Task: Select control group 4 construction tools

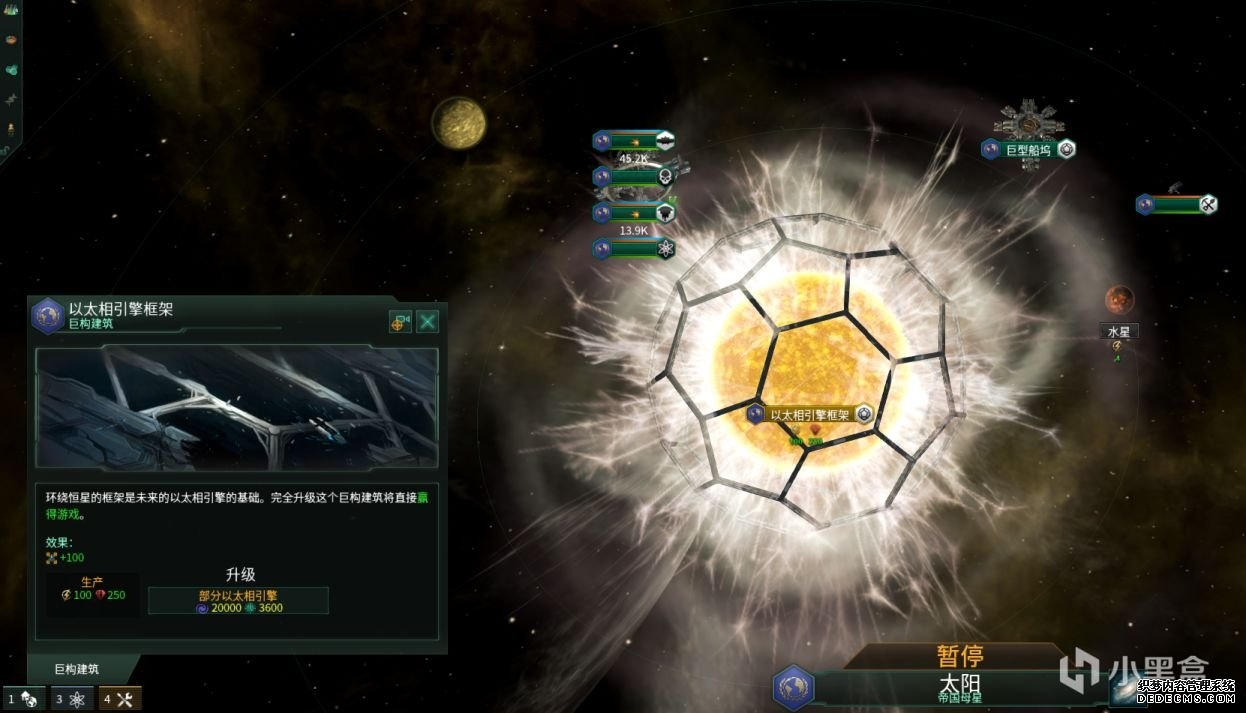Action: tap(120, 699)
